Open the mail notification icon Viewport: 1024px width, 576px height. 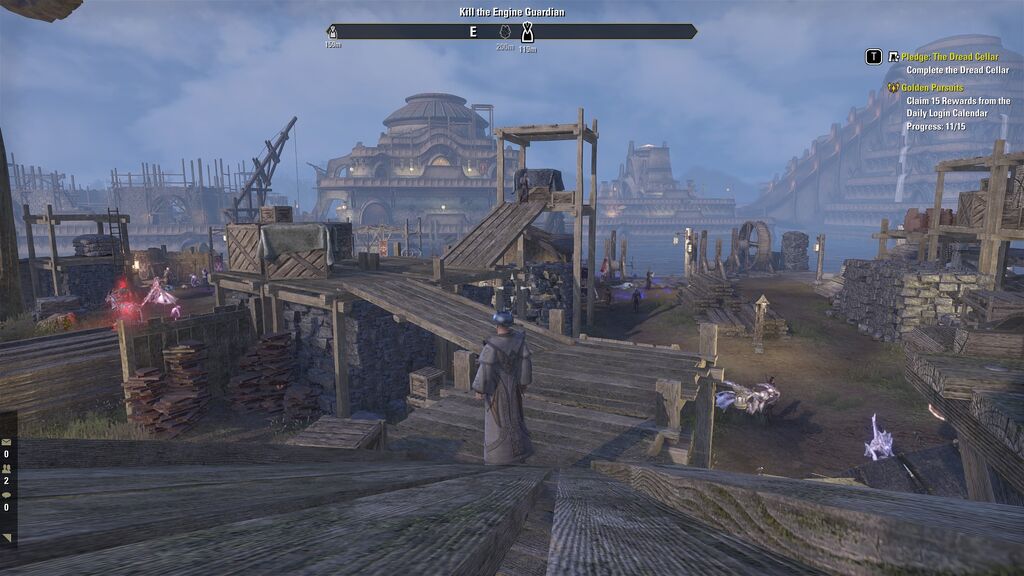tap(6, 441)
